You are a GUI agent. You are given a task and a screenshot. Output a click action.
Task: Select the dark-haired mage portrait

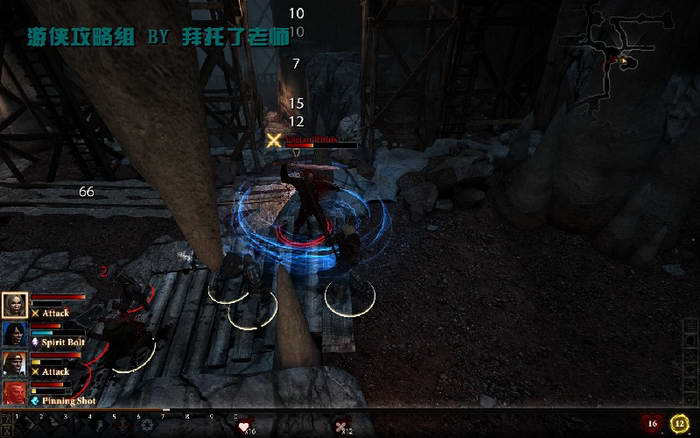pos(15,334)
